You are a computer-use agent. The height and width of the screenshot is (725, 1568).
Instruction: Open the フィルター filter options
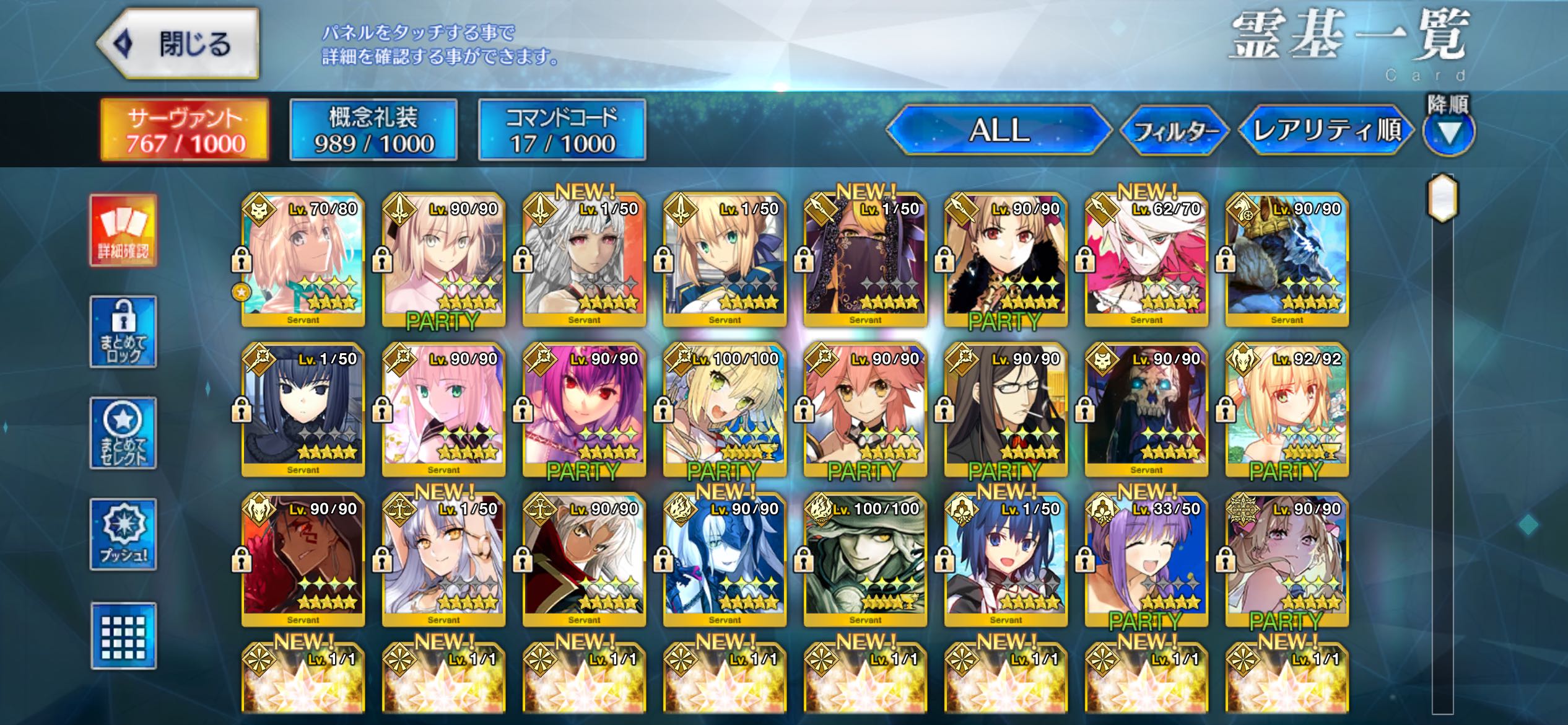(x=1175, y=130)
